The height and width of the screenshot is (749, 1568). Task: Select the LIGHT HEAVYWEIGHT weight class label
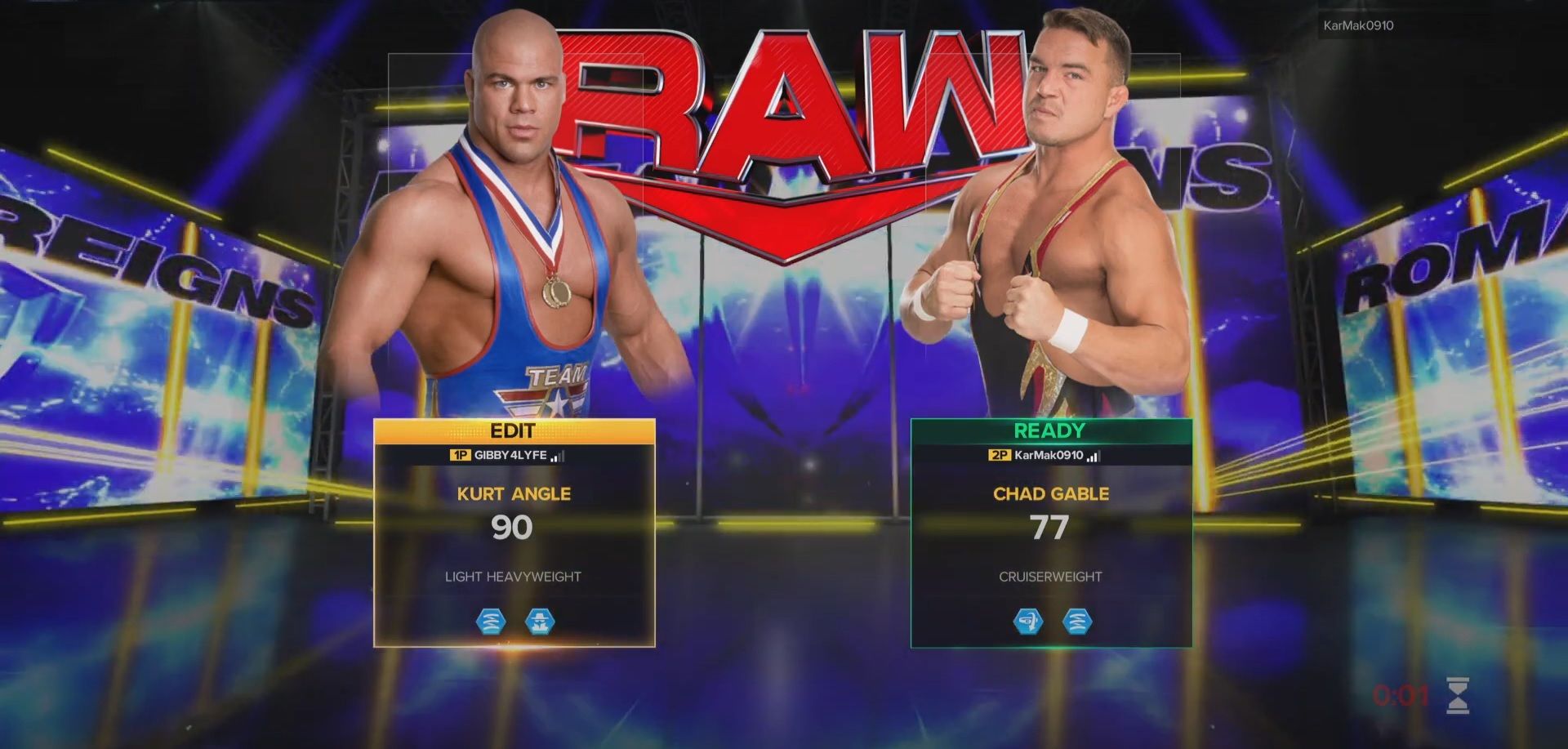514,576
